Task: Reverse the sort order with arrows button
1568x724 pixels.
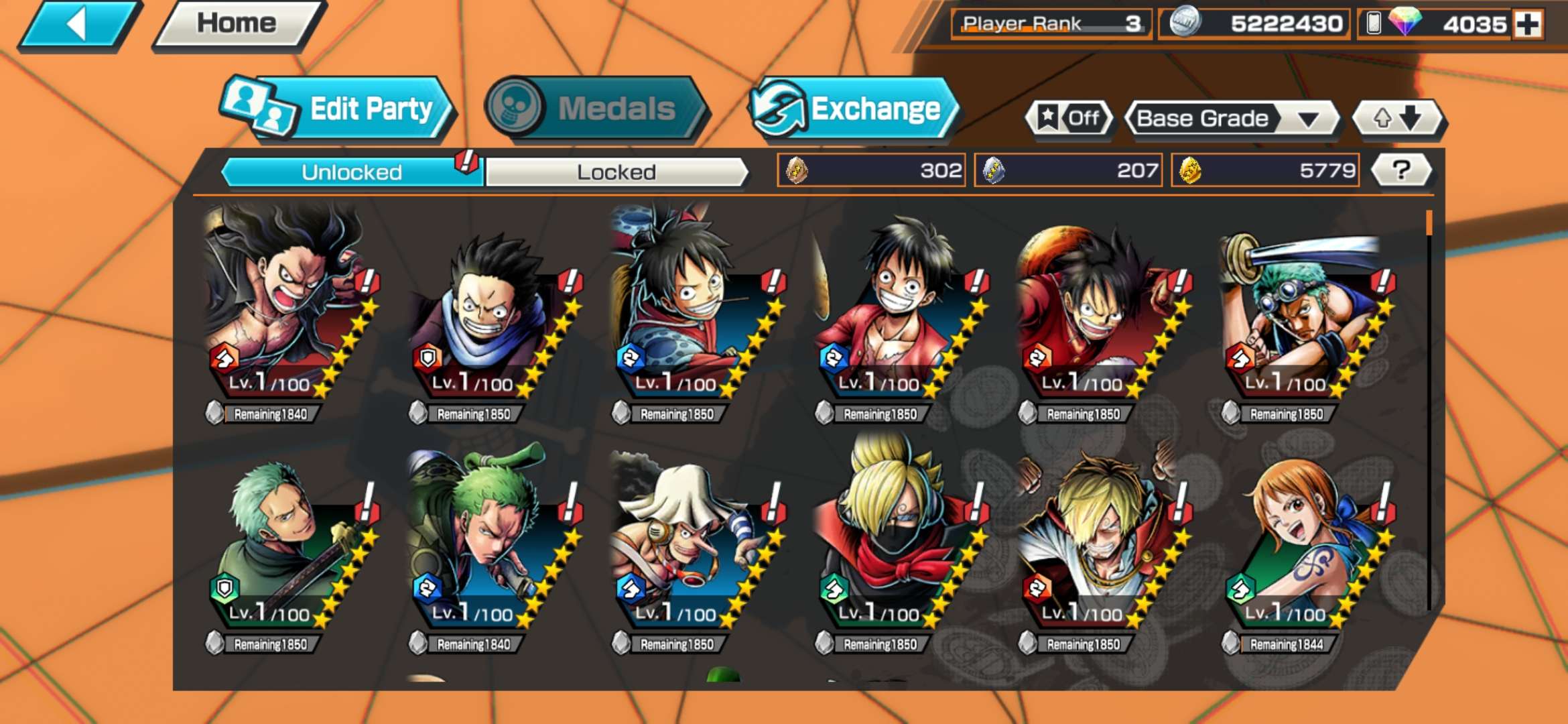Action: pyautogui.click(x=1398, y=119)
